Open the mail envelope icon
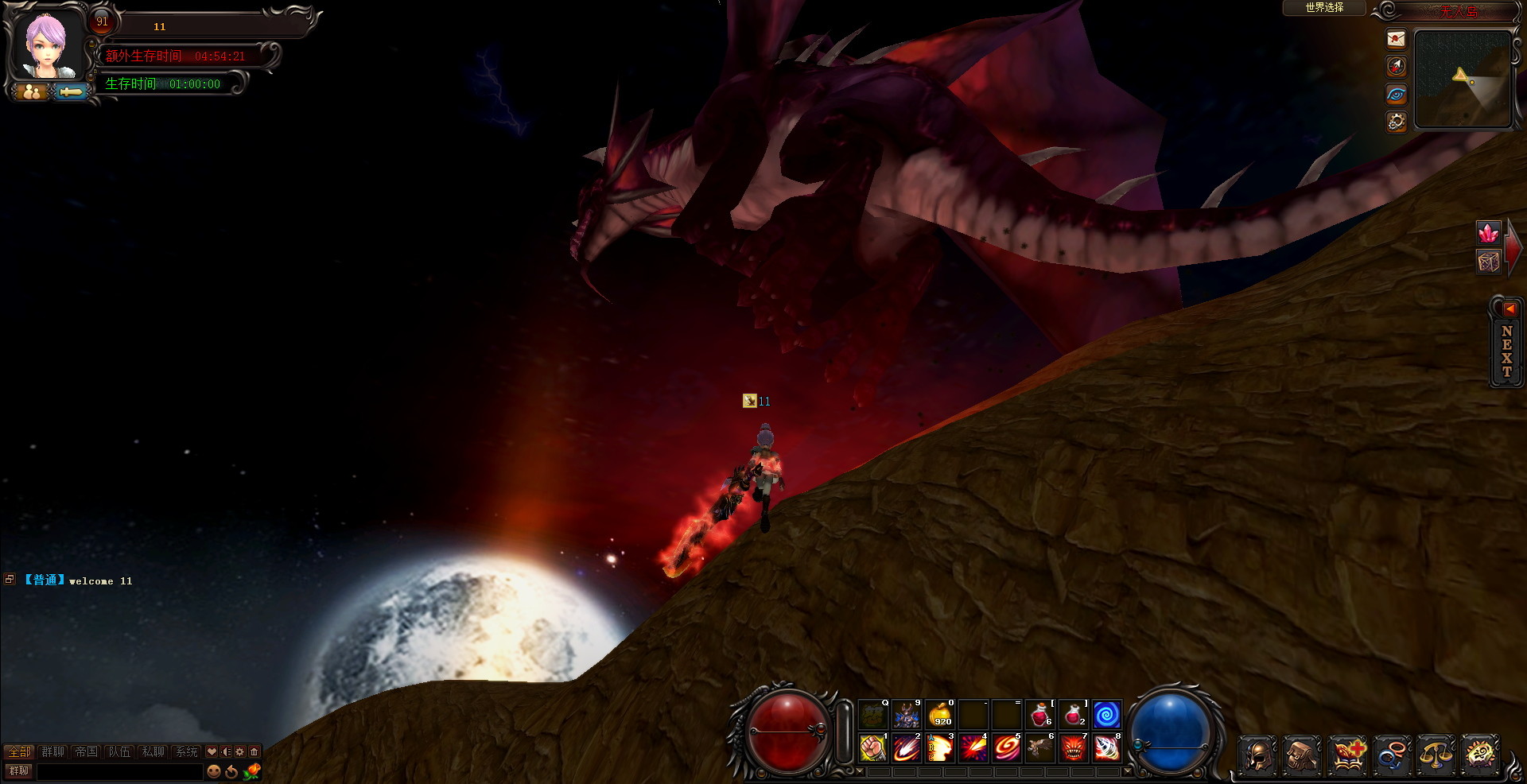Image resolution: width=1527 pixels, height=784 pixels. tap(1396, 39)
